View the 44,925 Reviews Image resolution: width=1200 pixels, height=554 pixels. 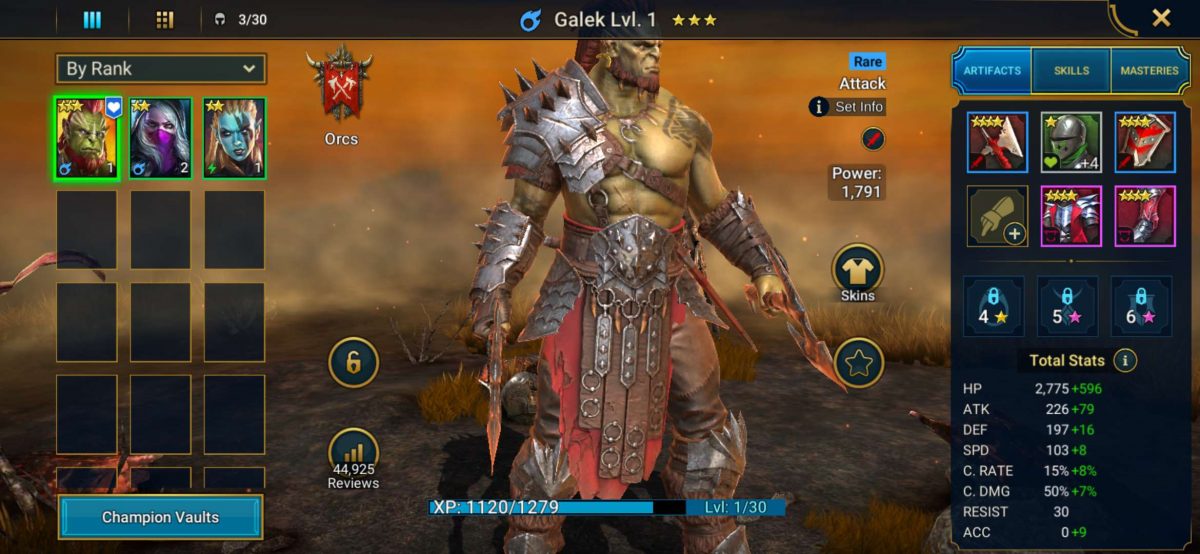click(353, 459)
